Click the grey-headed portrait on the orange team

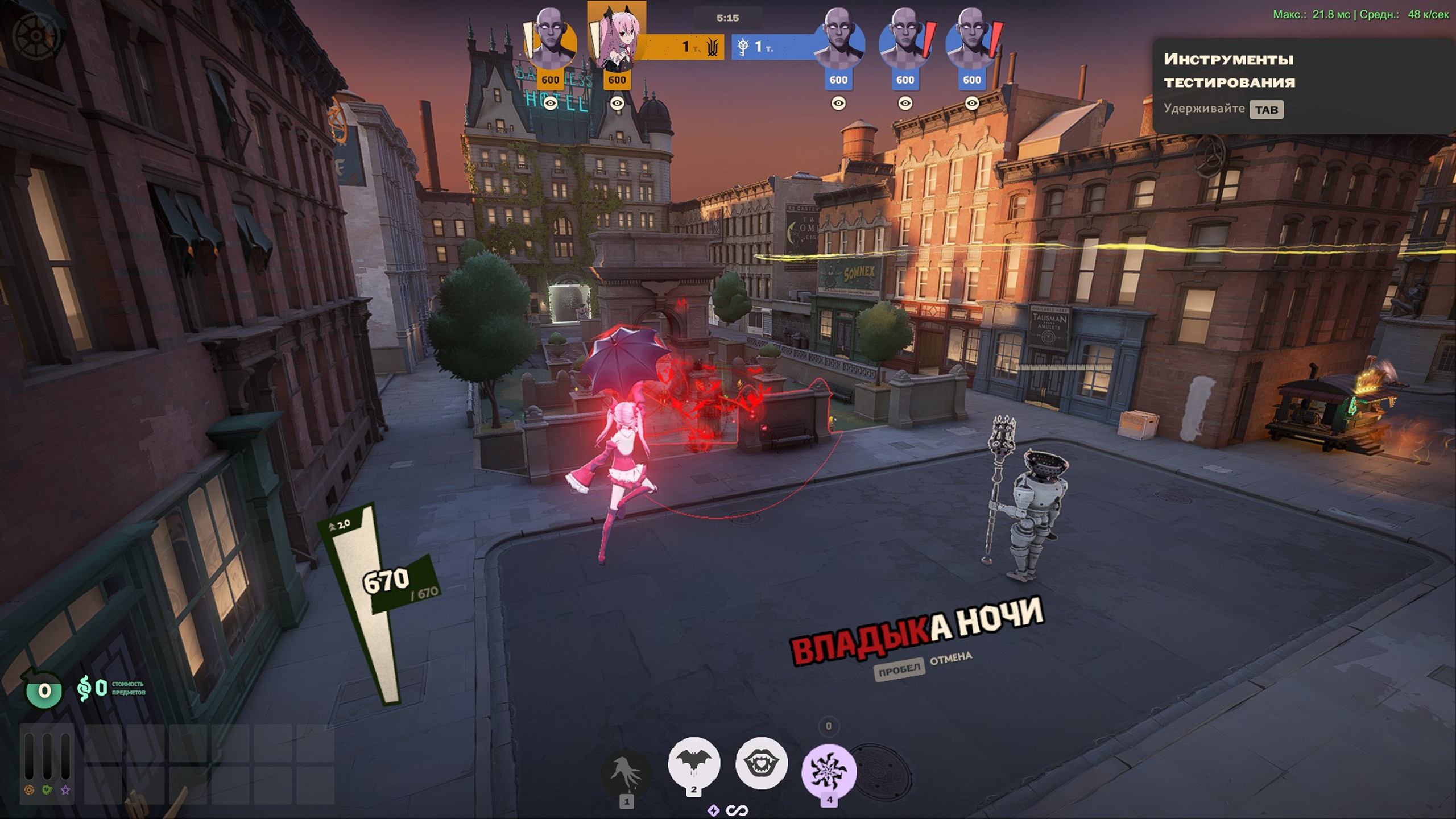(x=550, y=40)
